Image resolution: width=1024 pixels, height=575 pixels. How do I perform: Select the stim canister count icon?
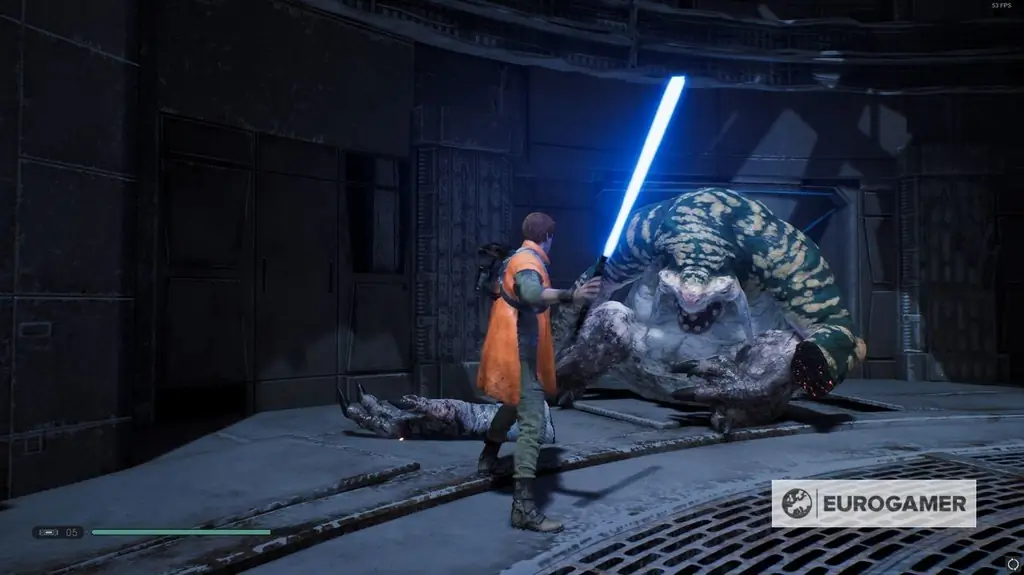[x=49, y=532]
